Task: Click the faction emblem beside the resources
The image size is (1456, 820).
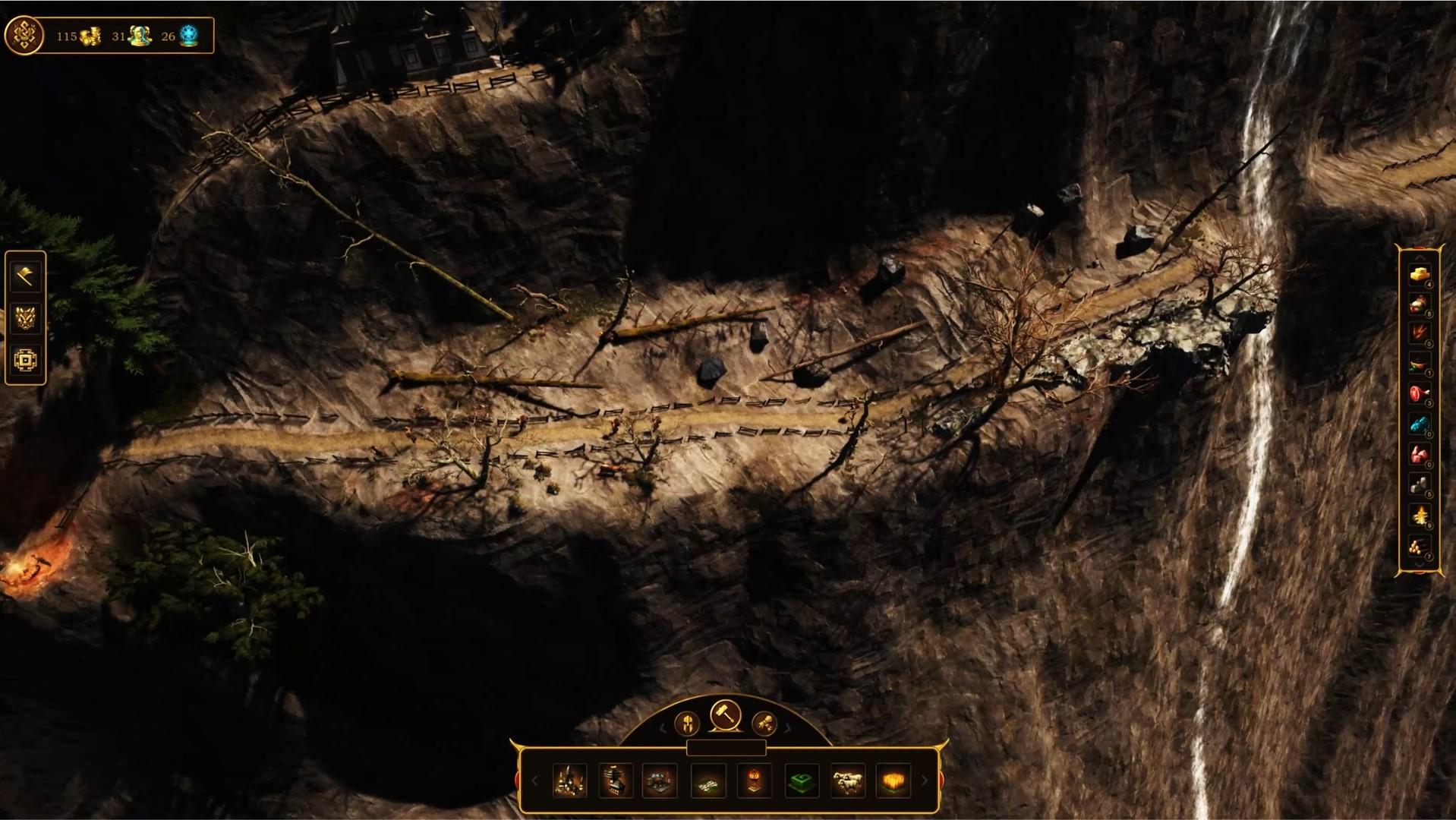Action: click(x=24, y=34)
